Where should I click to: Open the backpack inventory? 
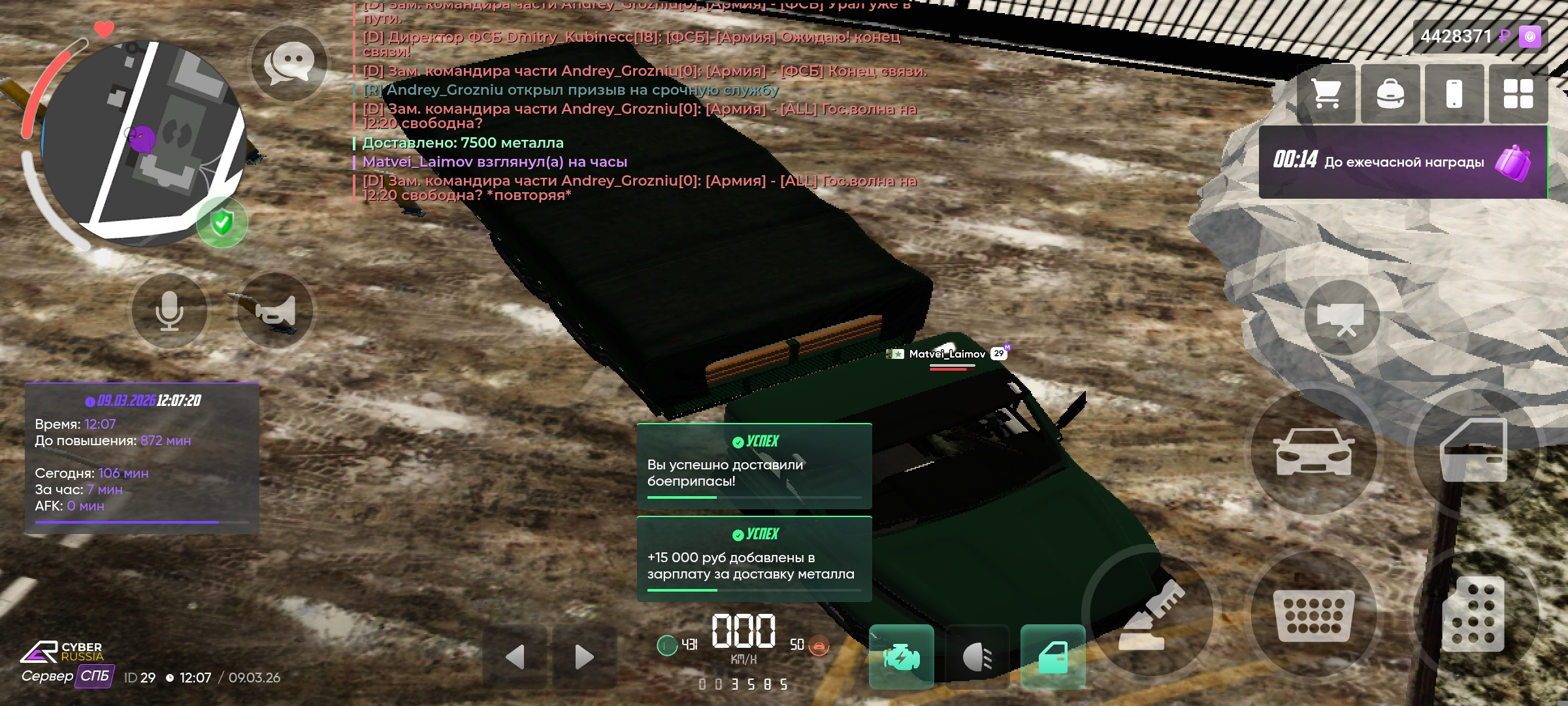pyautogui.click(x=1390, y=95)
